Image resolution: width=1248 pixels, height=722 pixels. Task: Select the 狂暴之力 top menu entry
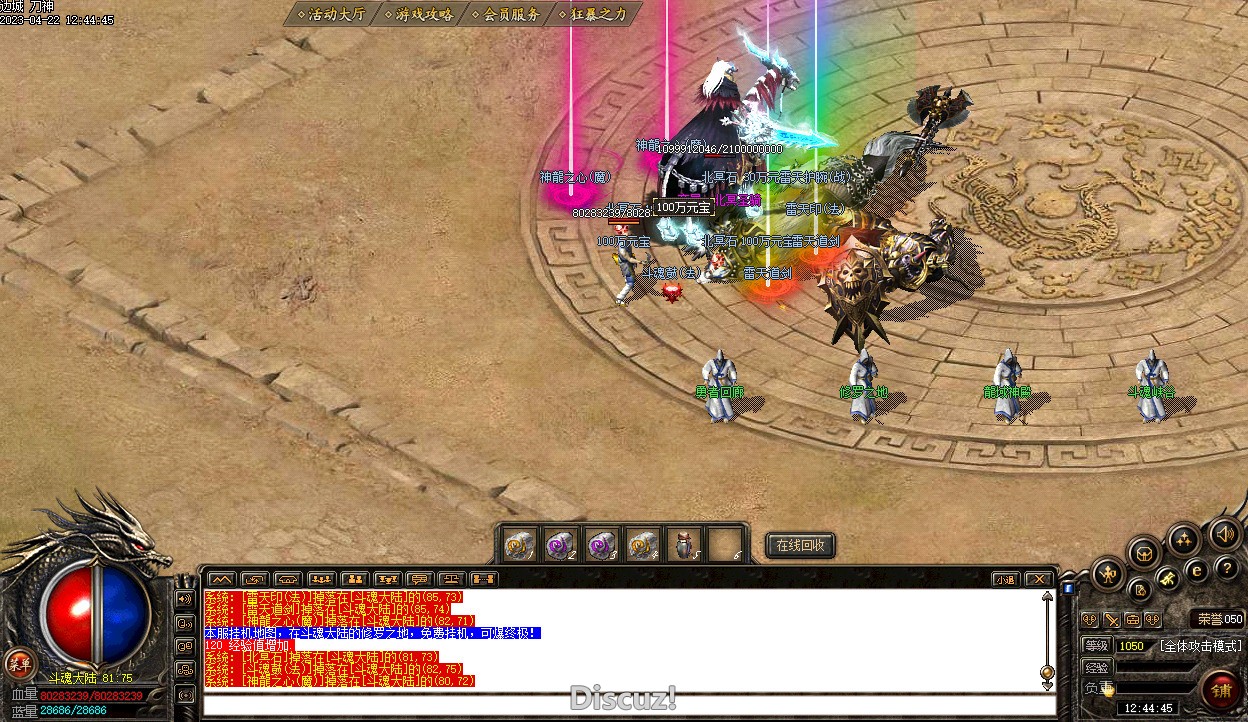pyautogui.click(x=594, y=14)
